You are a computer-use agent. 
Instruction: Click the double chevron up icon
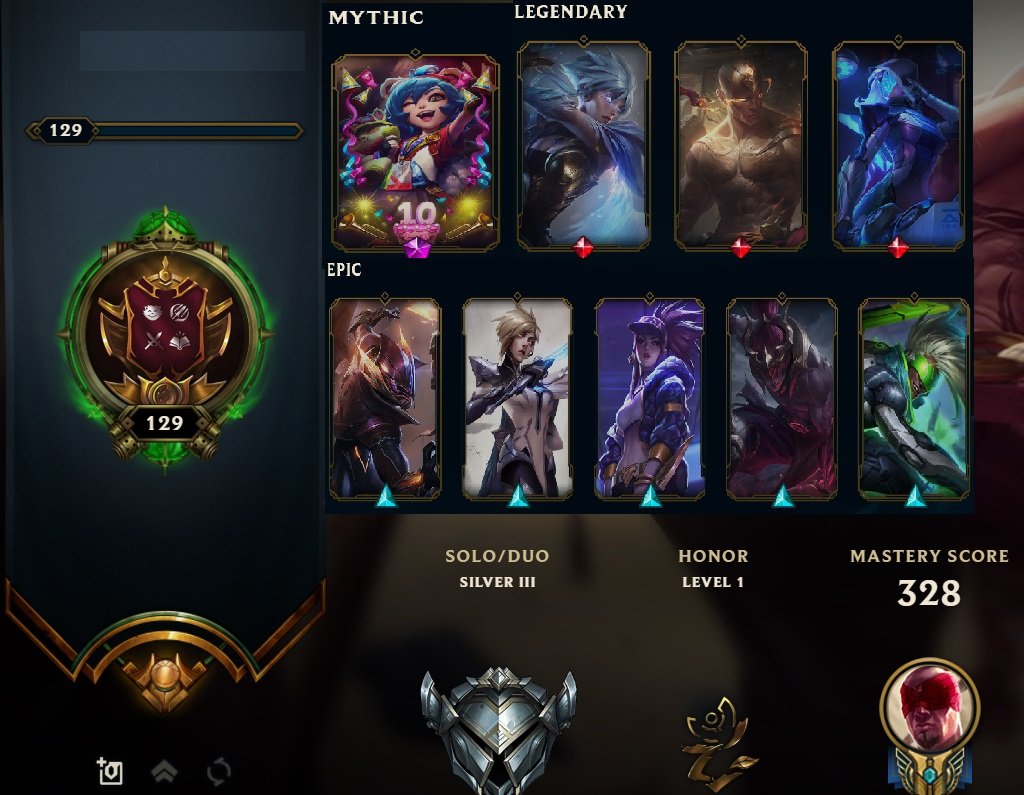click(x=164, y=771)
